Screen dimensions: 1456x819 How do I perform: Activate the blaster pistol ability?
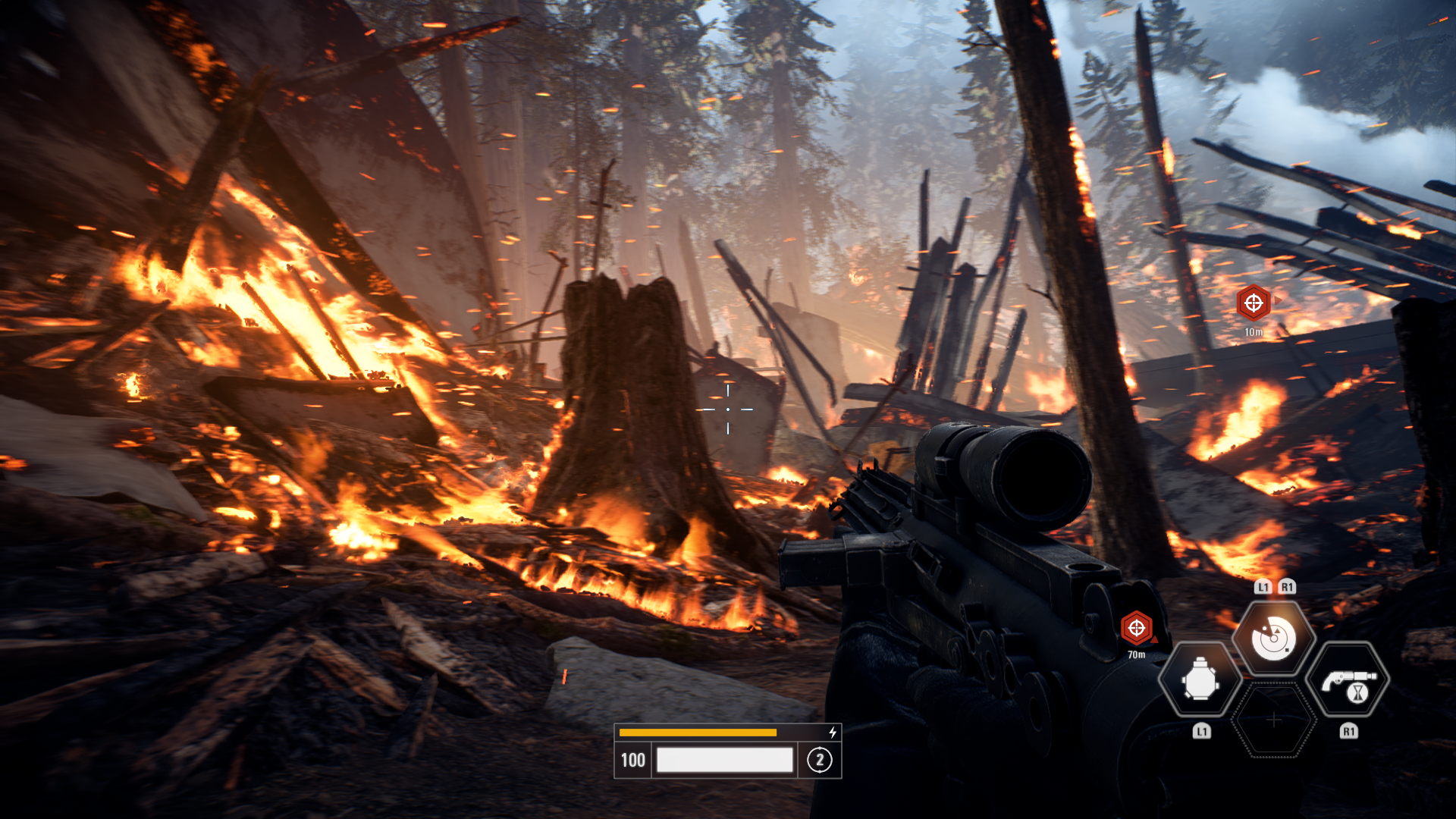1348,680
